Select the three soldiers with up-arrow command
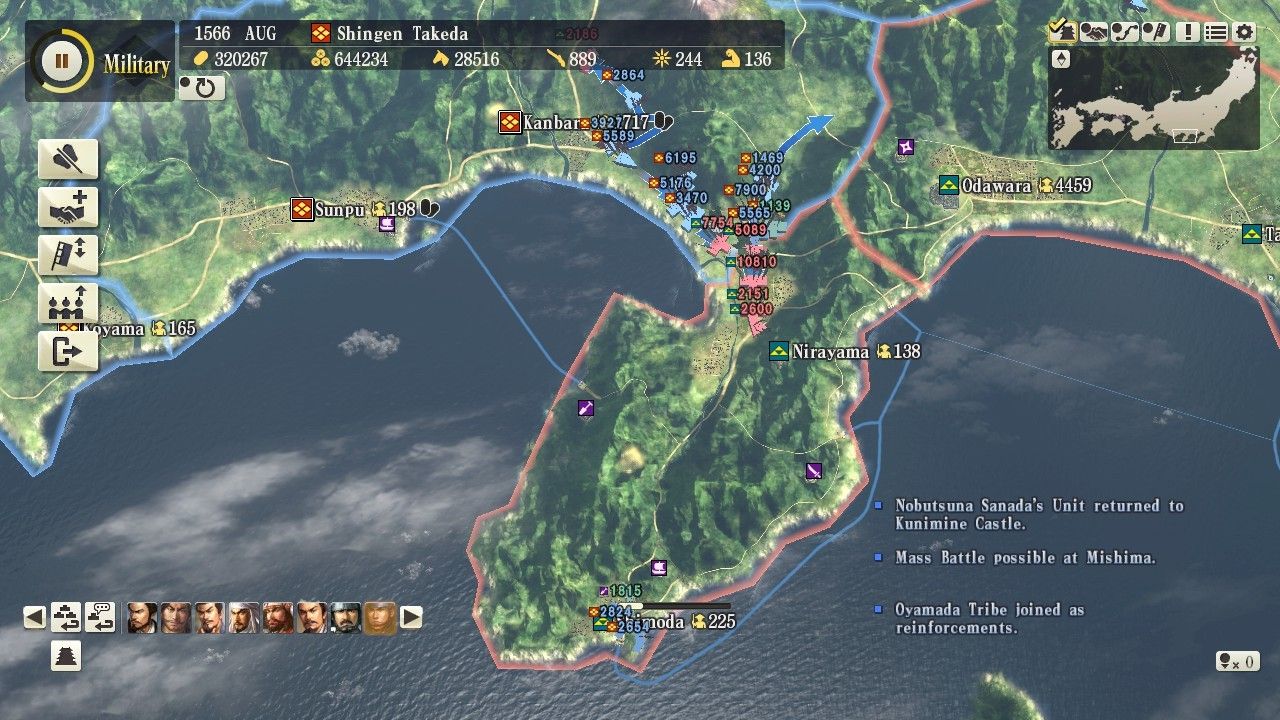Image resolution: width=1280 pixels, height=720 pixels. click(68, 303)
